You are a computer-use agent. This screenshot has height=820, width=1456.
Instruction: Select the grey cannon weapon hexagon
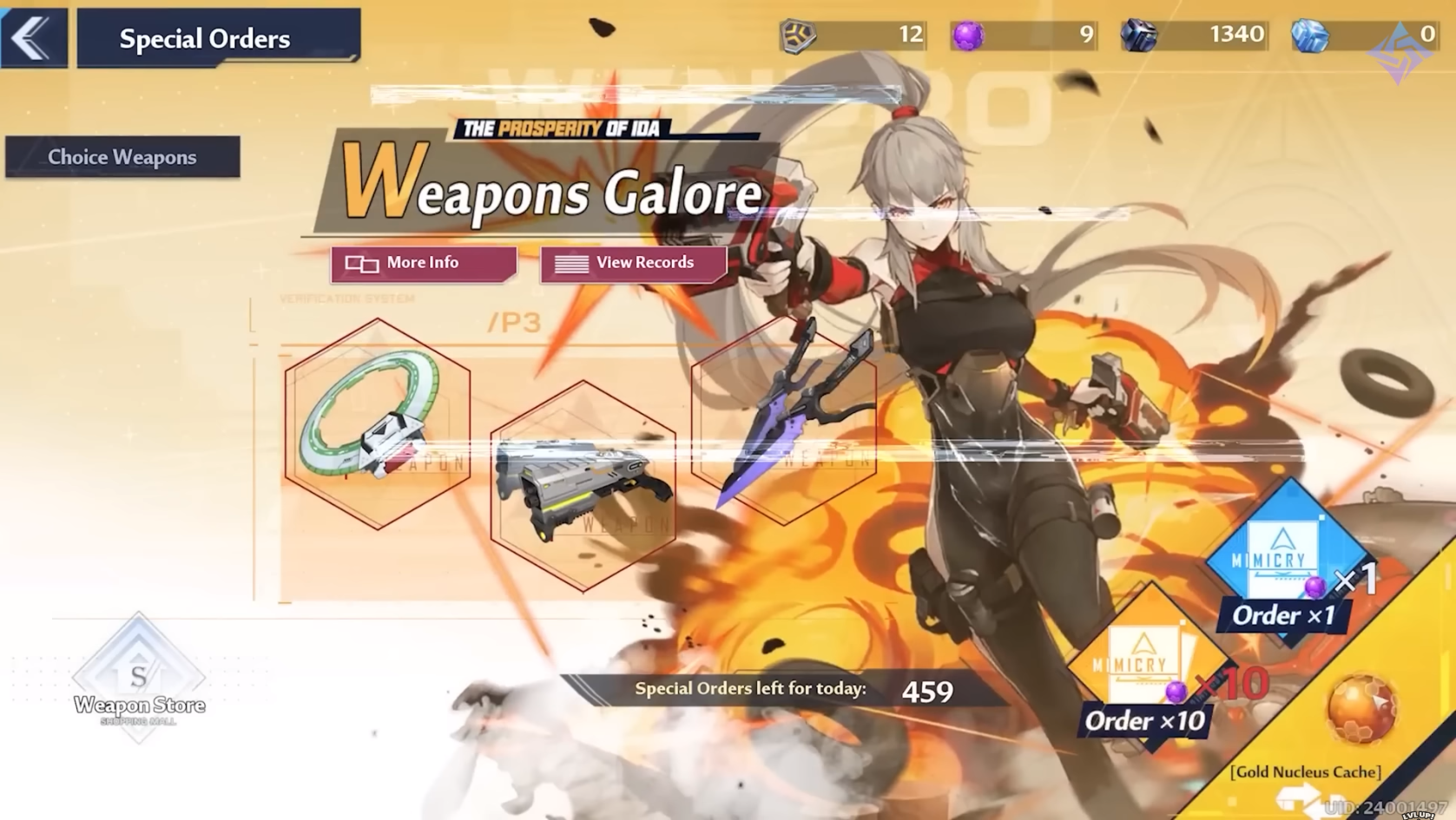click(x=583, y=486)
